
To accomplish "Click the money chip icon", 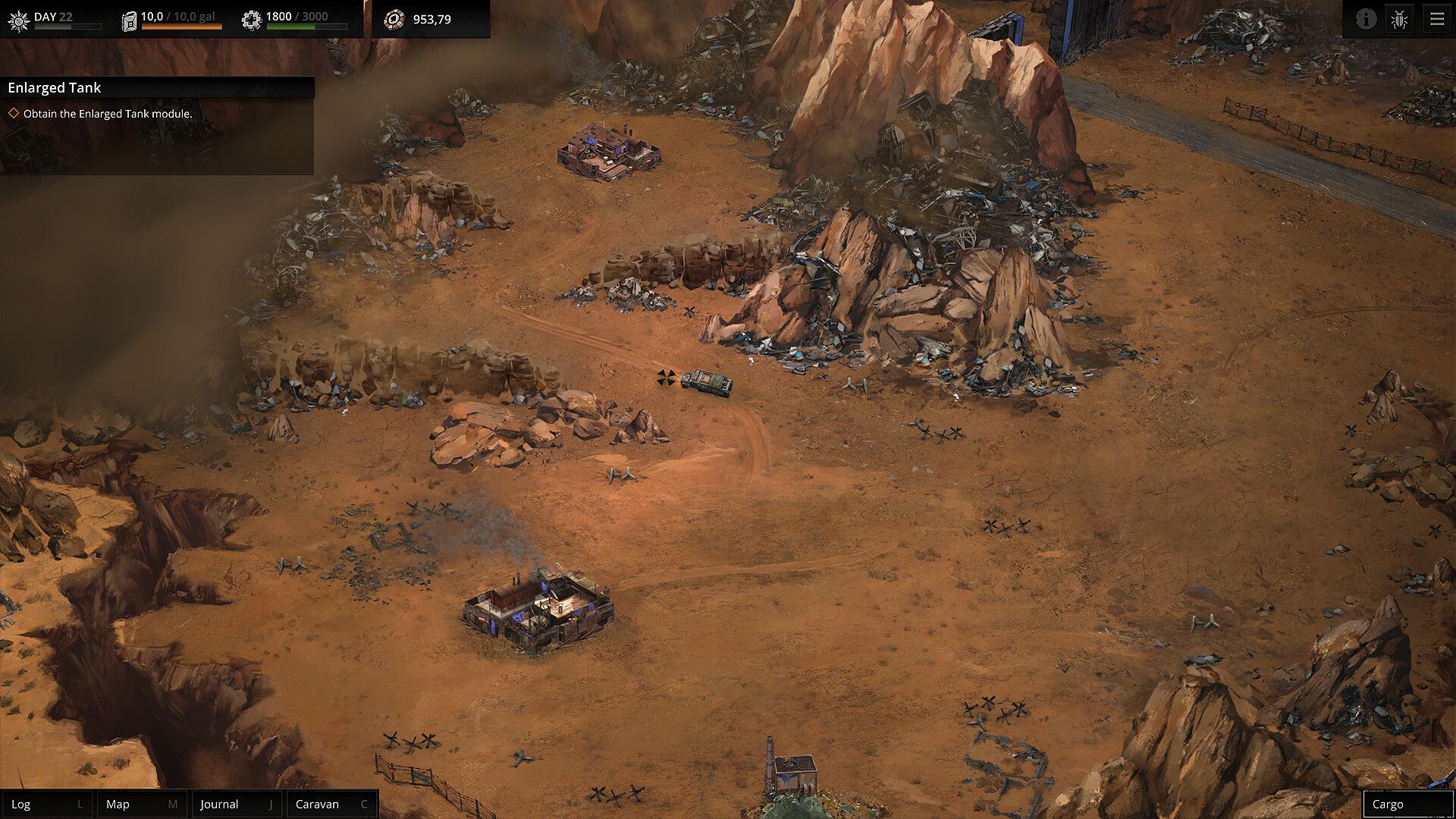I will point(394,19).
